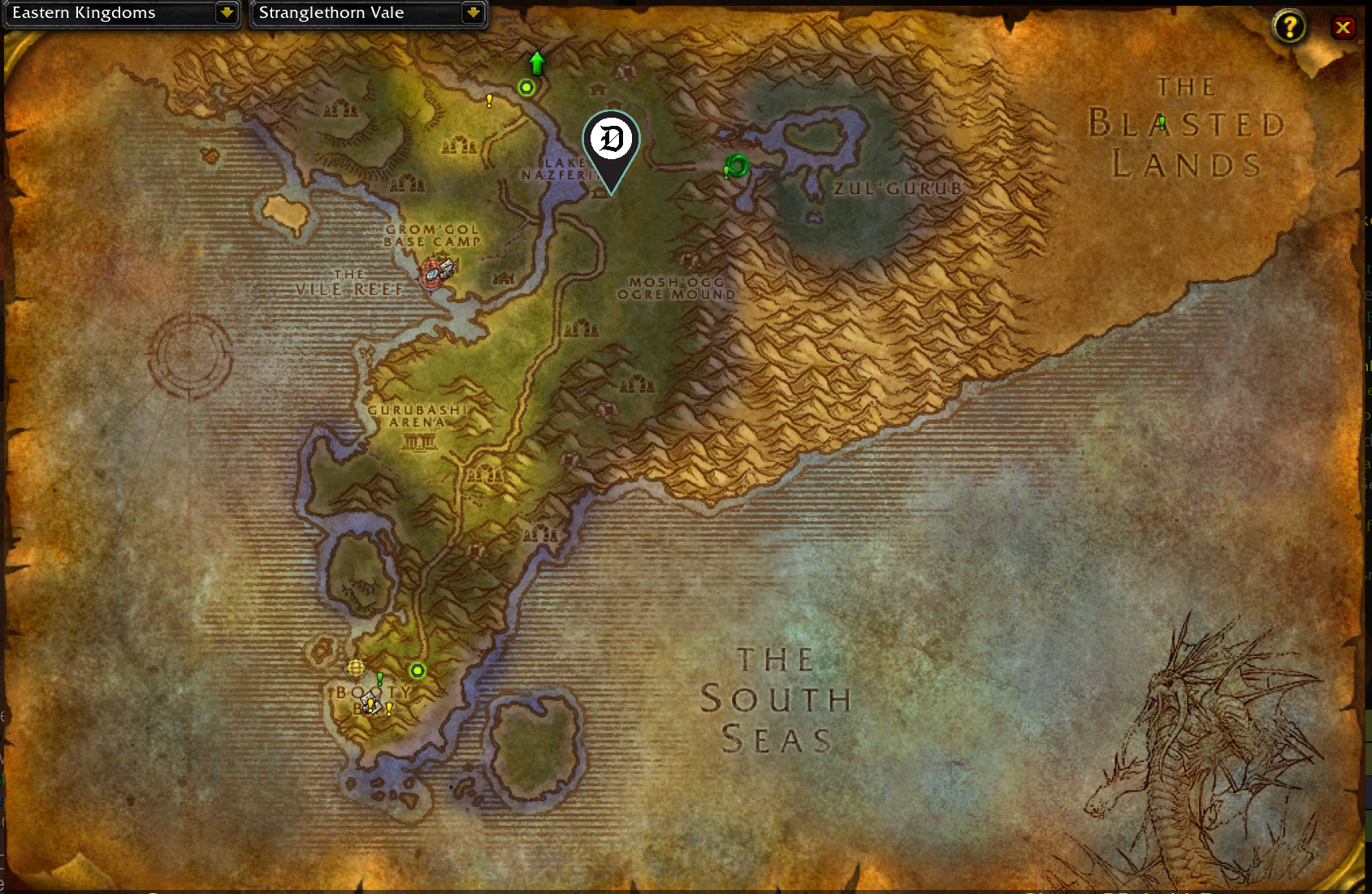Viewport: 1372px width, 894px height.
Task: Select the green arrow zone-exit marker at the north border
Action: coord(535,61)
